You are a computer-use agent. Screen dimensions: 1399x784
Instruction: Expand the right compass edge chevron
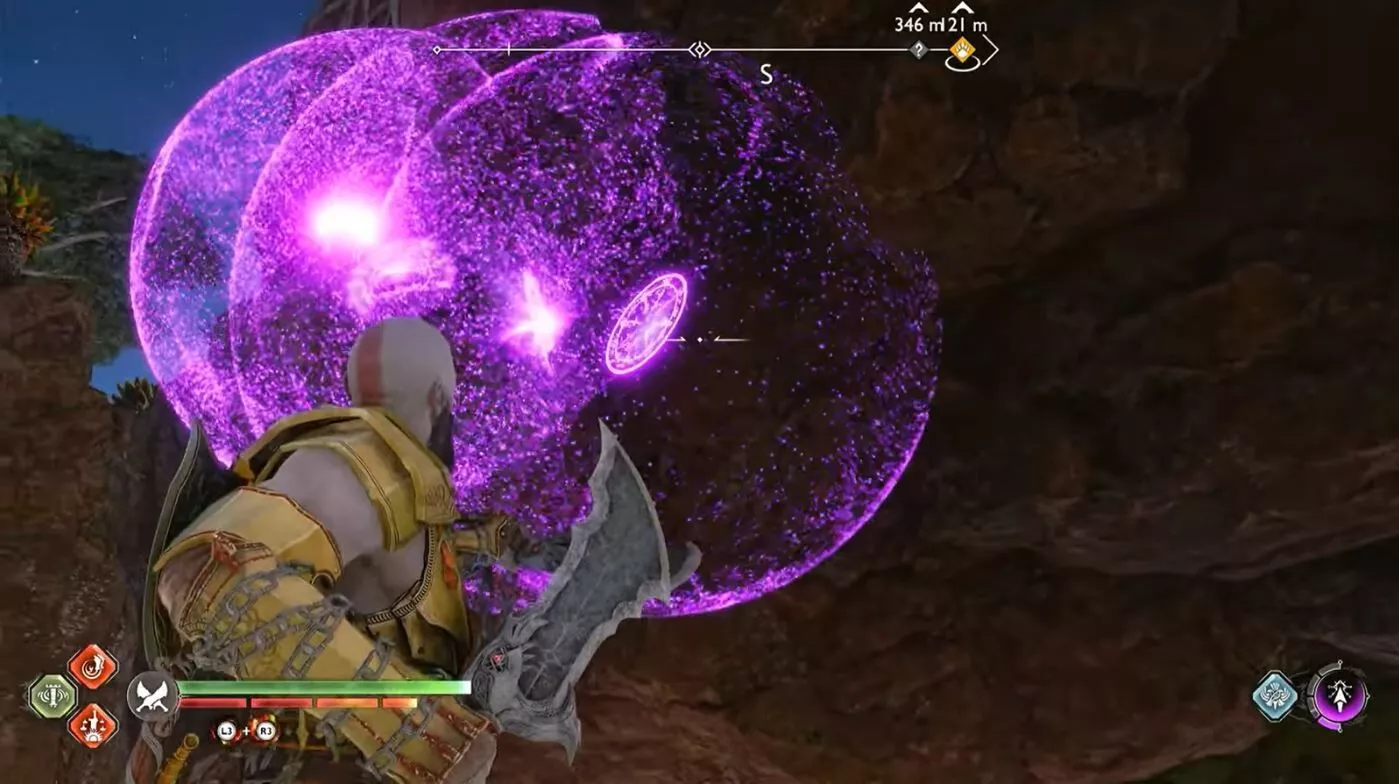point(989,49)
